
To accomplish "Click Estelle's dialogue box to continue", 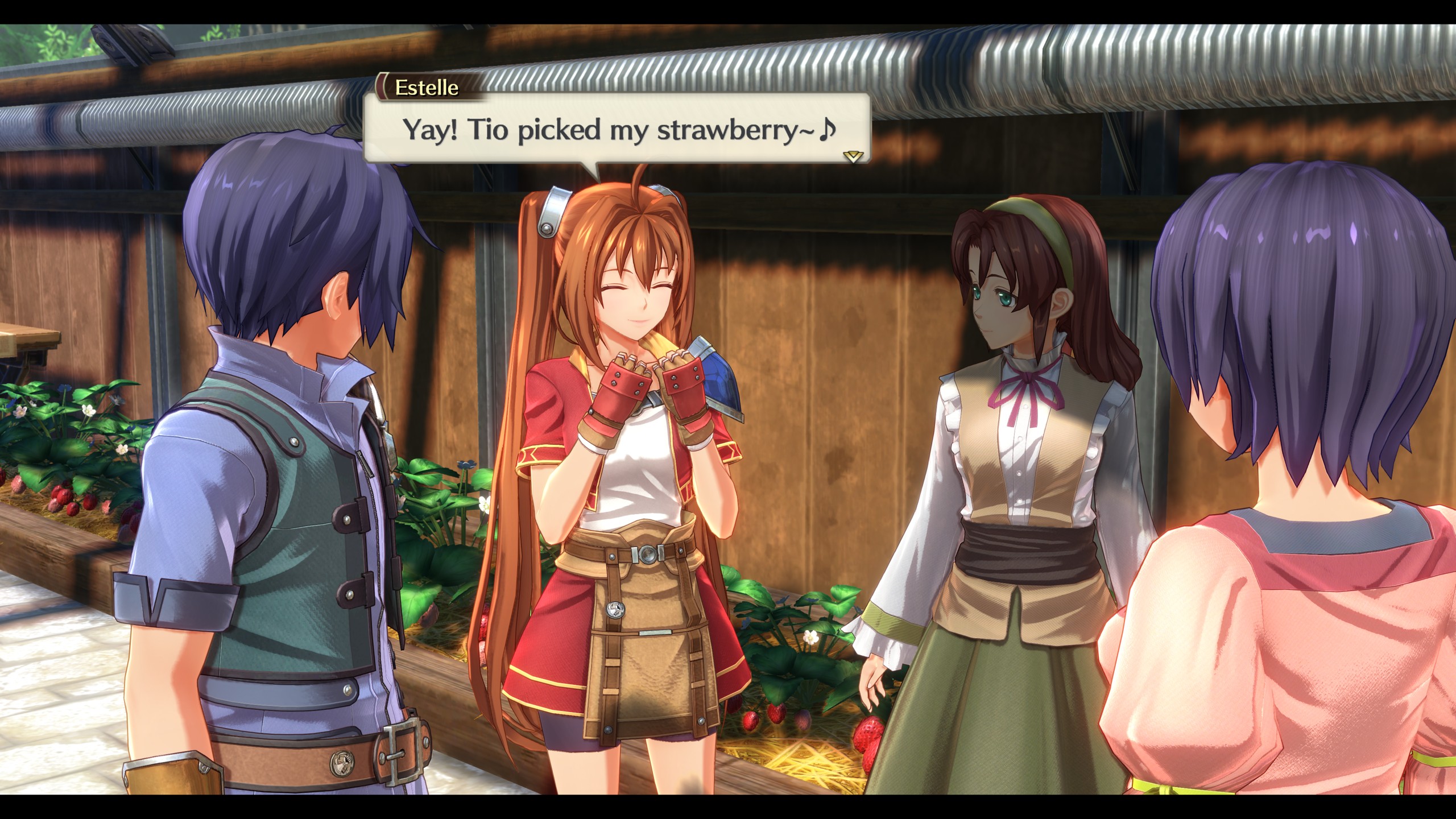I will pyautogui.click(x=617, y=130).
